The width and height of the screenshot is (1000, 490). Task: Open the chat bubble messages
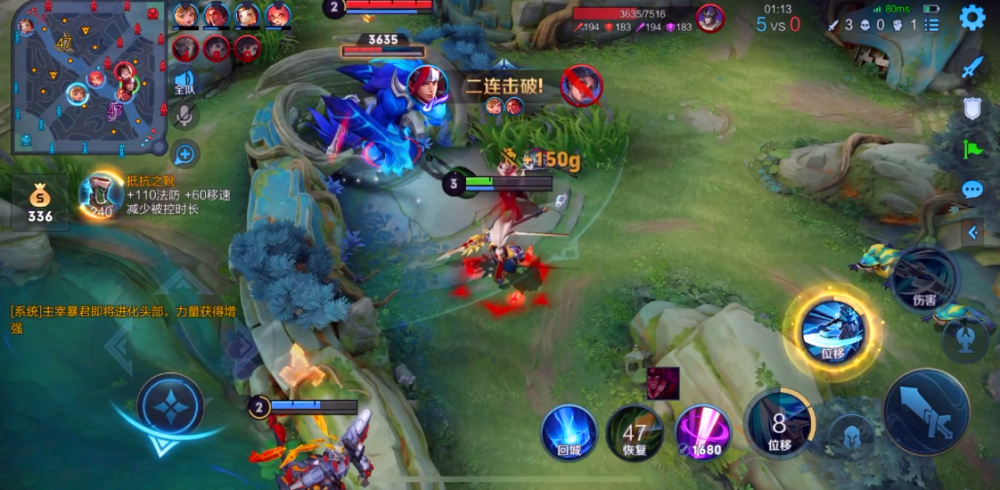point(973,190)
